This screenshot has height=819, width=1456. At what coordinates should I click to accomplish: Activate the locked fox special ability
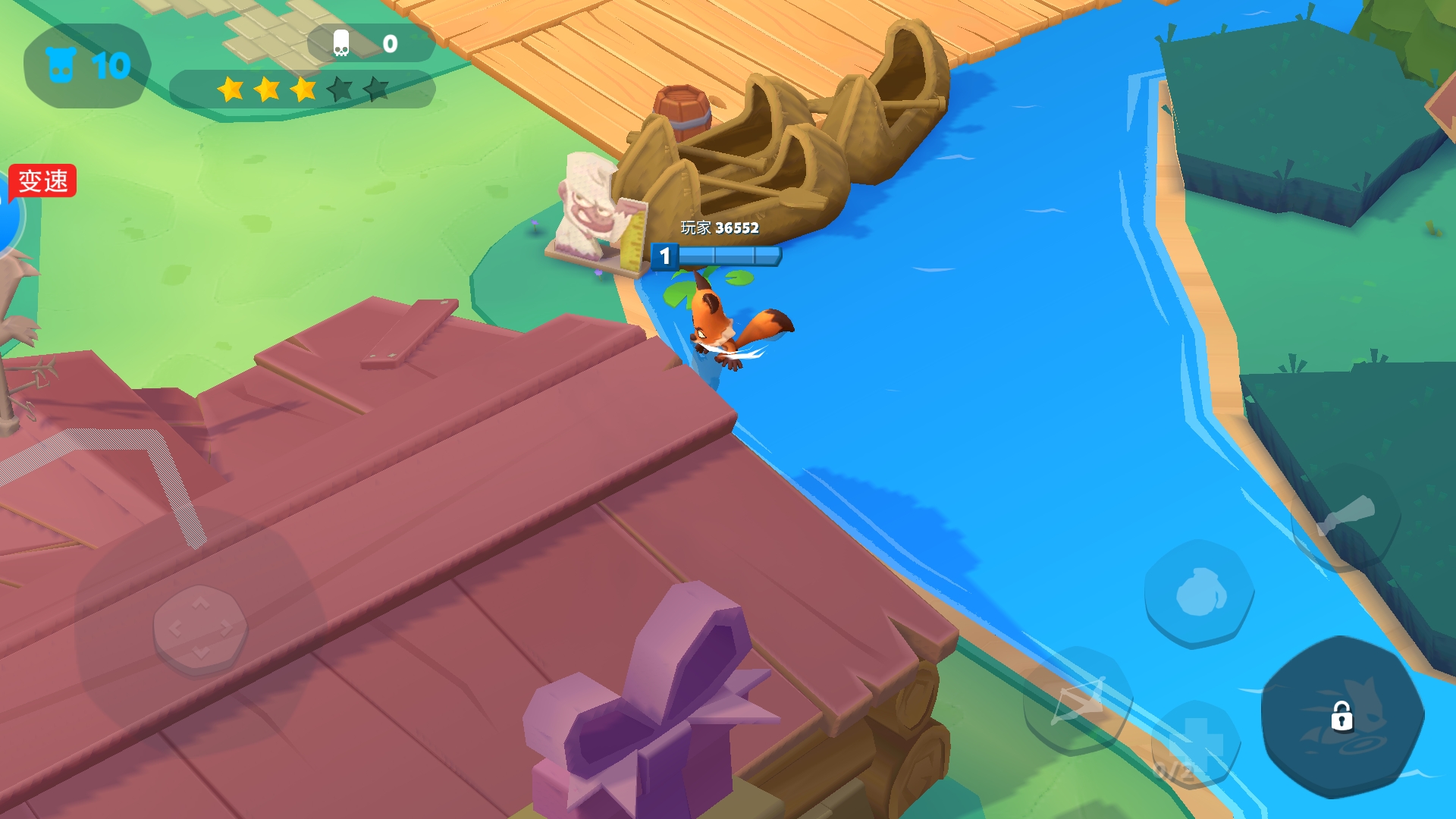point(1341,716)
